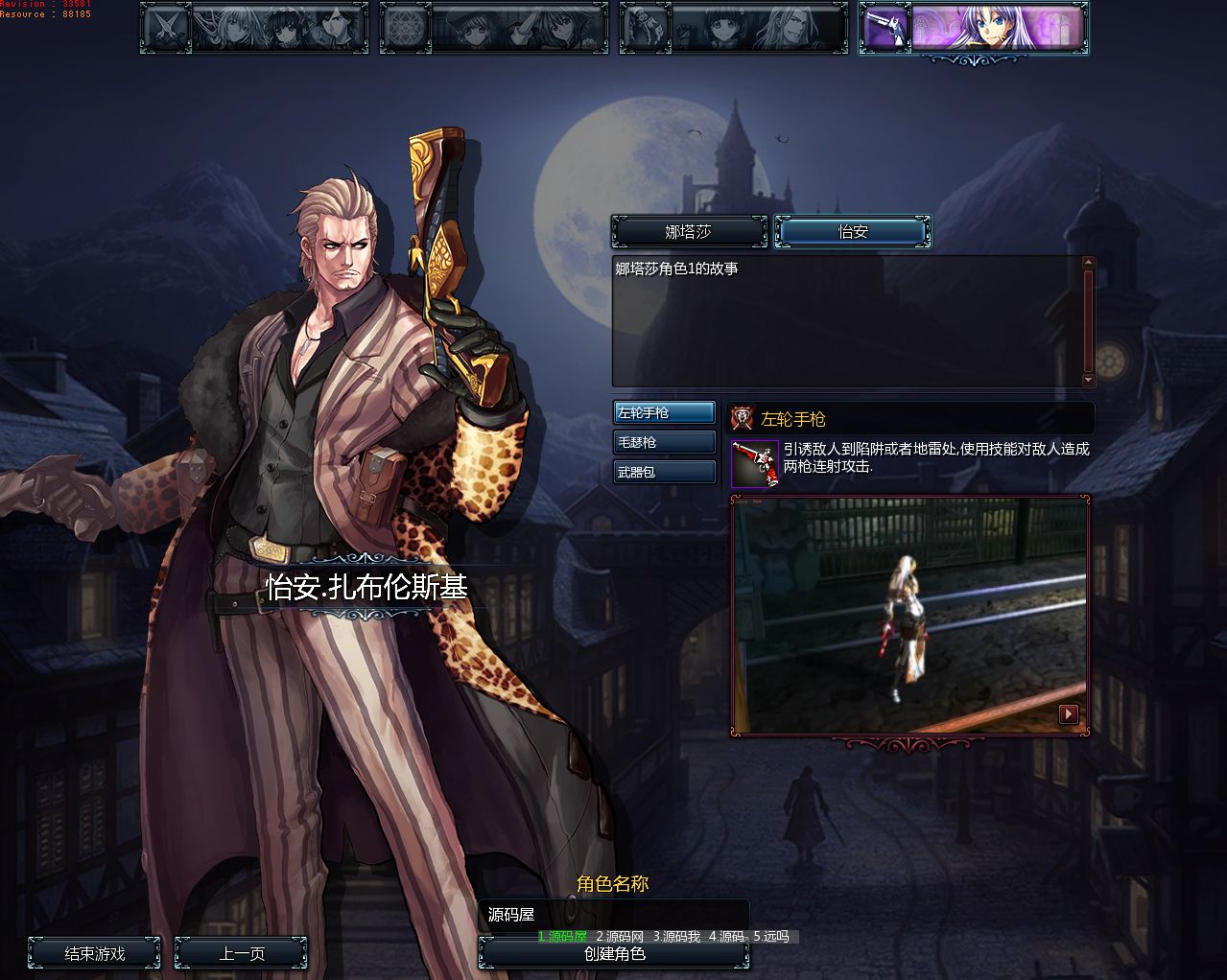This screenshot has height=980, width=1227.
Task: Open the 武器包 weapon option
Action: tap(664, 473)
